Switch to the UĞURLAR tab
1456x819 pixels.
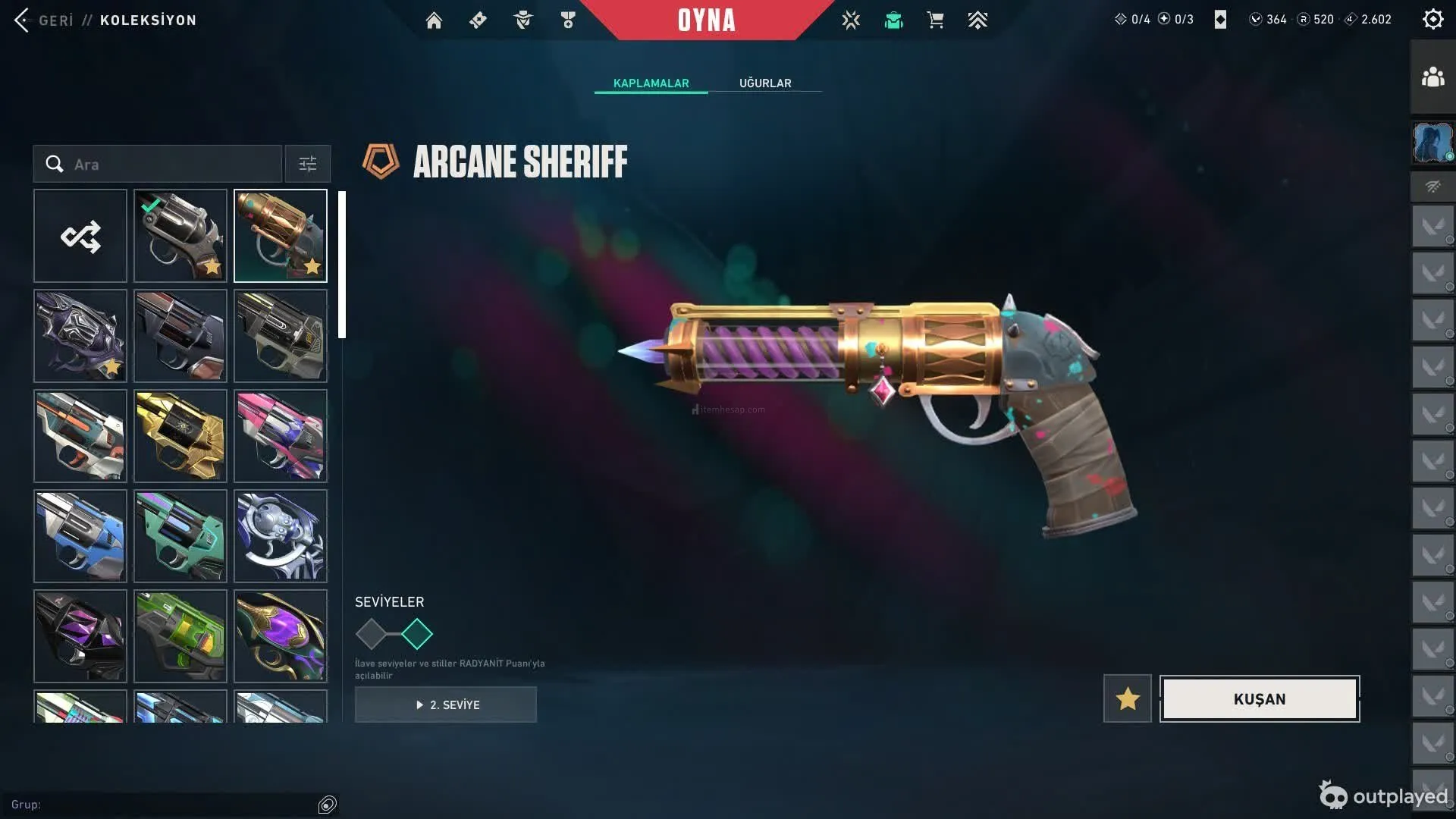765,83
